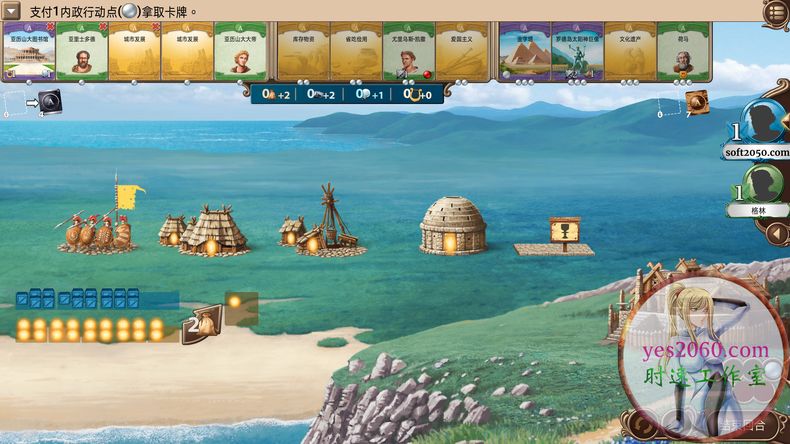This screenshot has height=444, width=790.
Task: Choose the 文化遗产 action card
Action: tap(630, 52)
